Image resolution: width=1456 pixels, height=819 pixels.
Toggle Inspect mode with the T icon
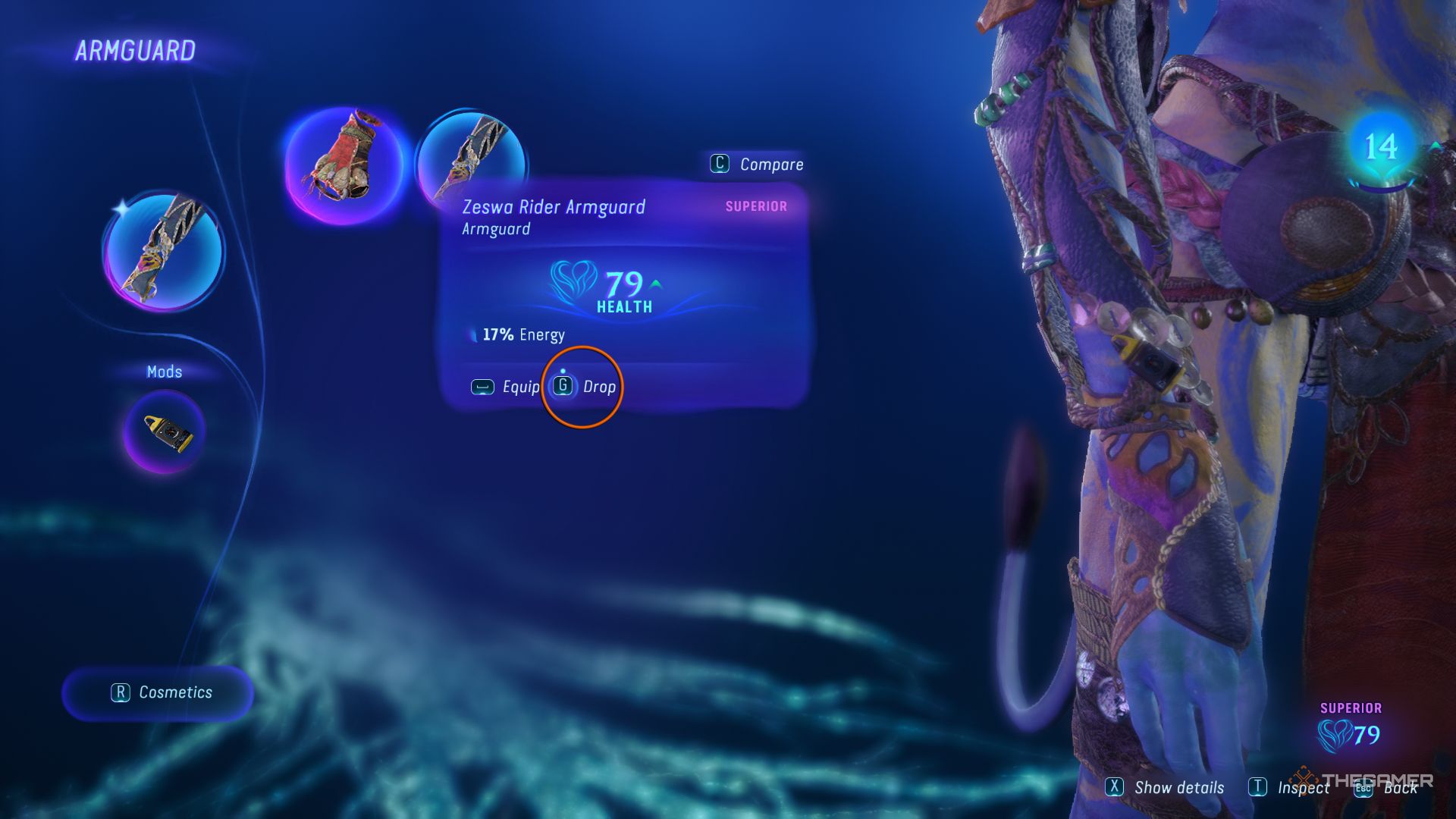pyautogui.click(x=1259, y=788)
